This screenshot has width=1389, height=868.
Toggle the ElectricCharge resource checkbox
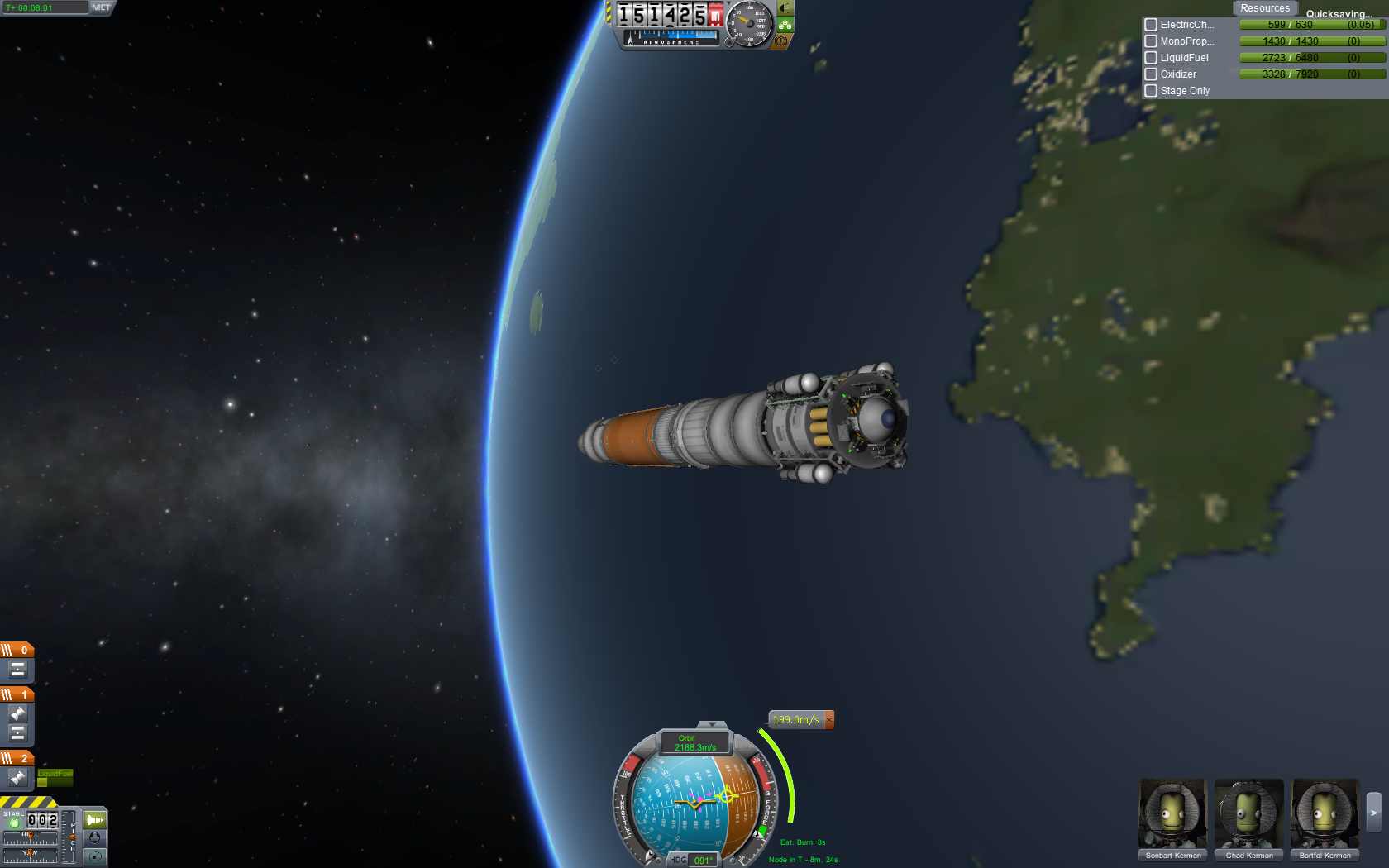(x=1151, y=25)
